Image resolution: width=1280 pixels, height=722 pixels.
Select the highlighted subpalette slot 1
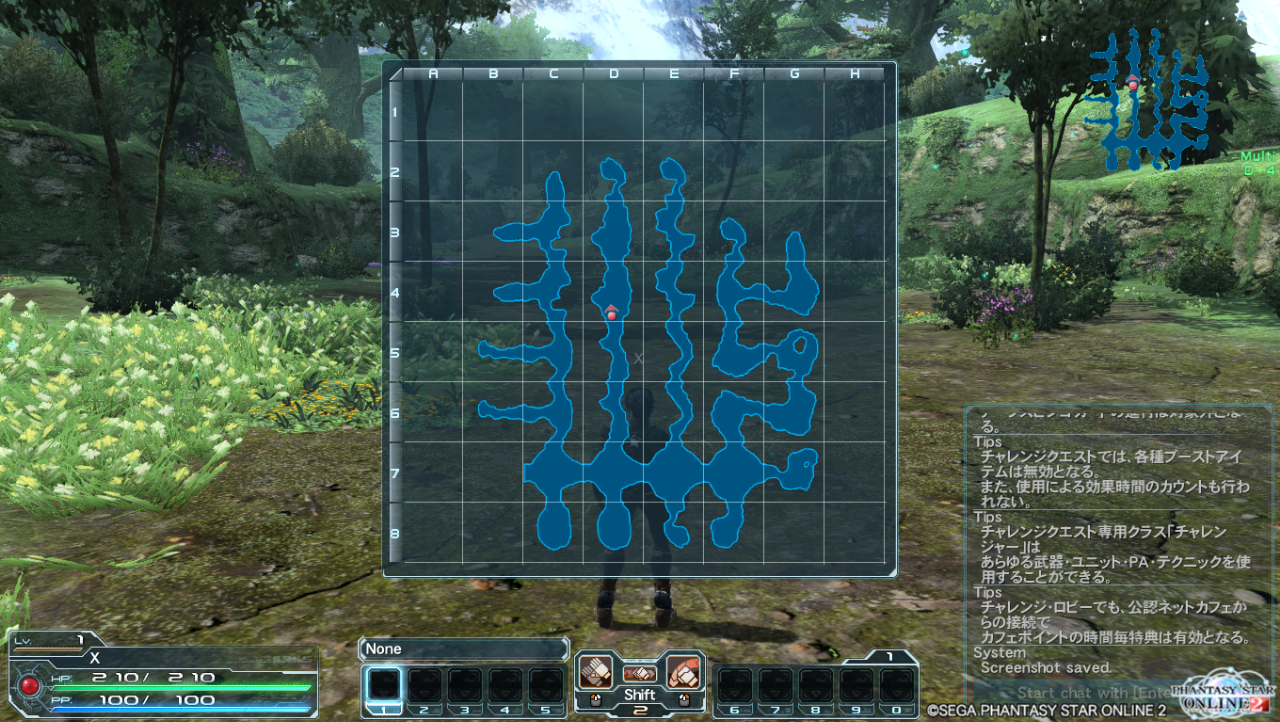(x=384, y=685)
